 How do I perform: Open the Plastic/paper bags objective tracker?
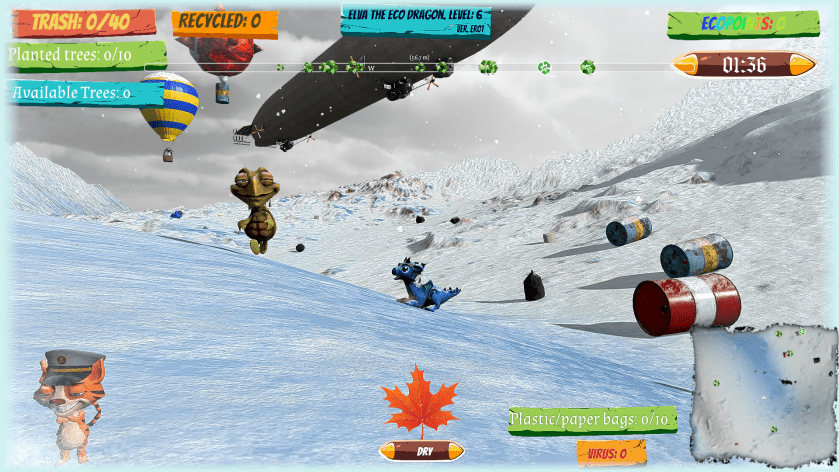coord(591,419)
